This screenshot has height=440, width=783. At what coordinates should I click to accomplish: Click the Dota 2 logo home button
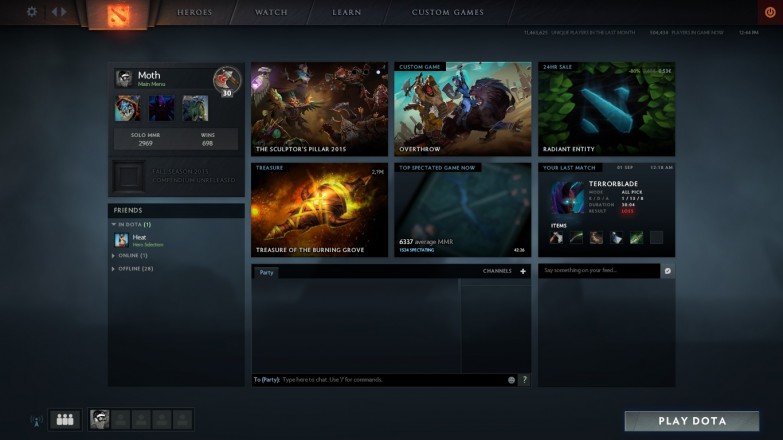[116, 14]
